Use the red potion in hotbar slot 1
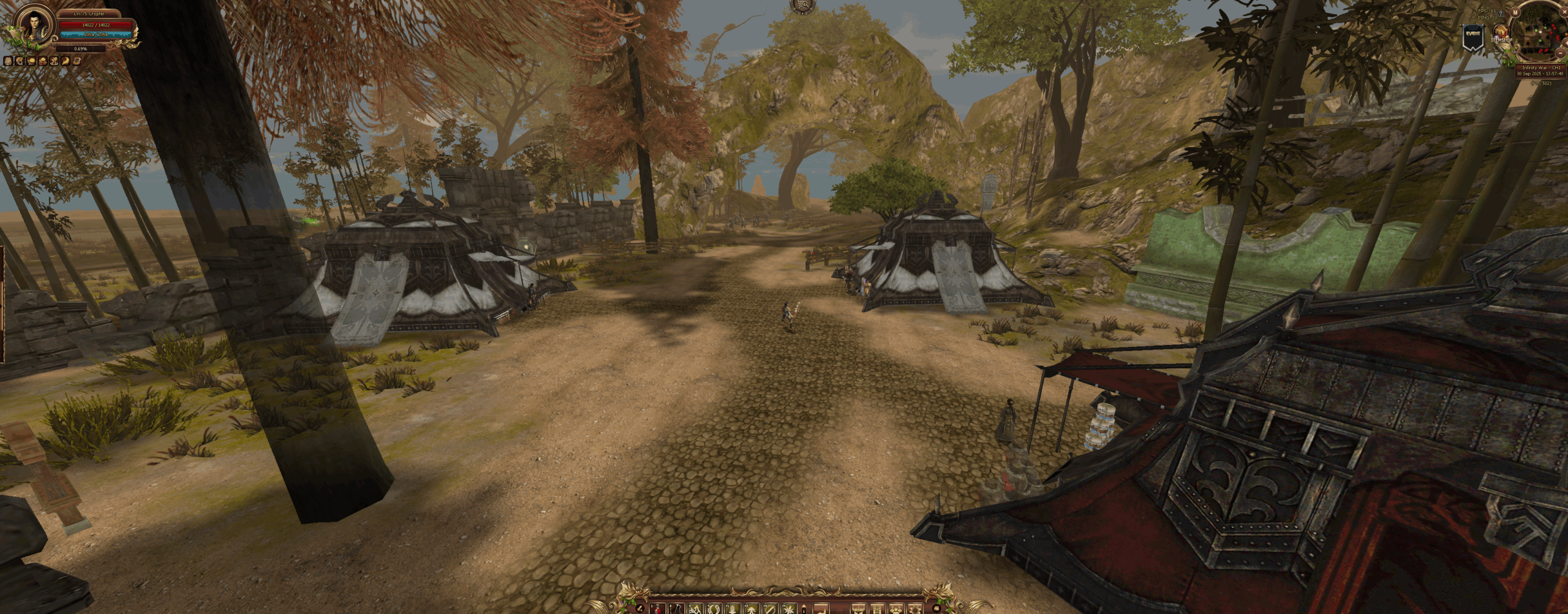 (657, 610)
